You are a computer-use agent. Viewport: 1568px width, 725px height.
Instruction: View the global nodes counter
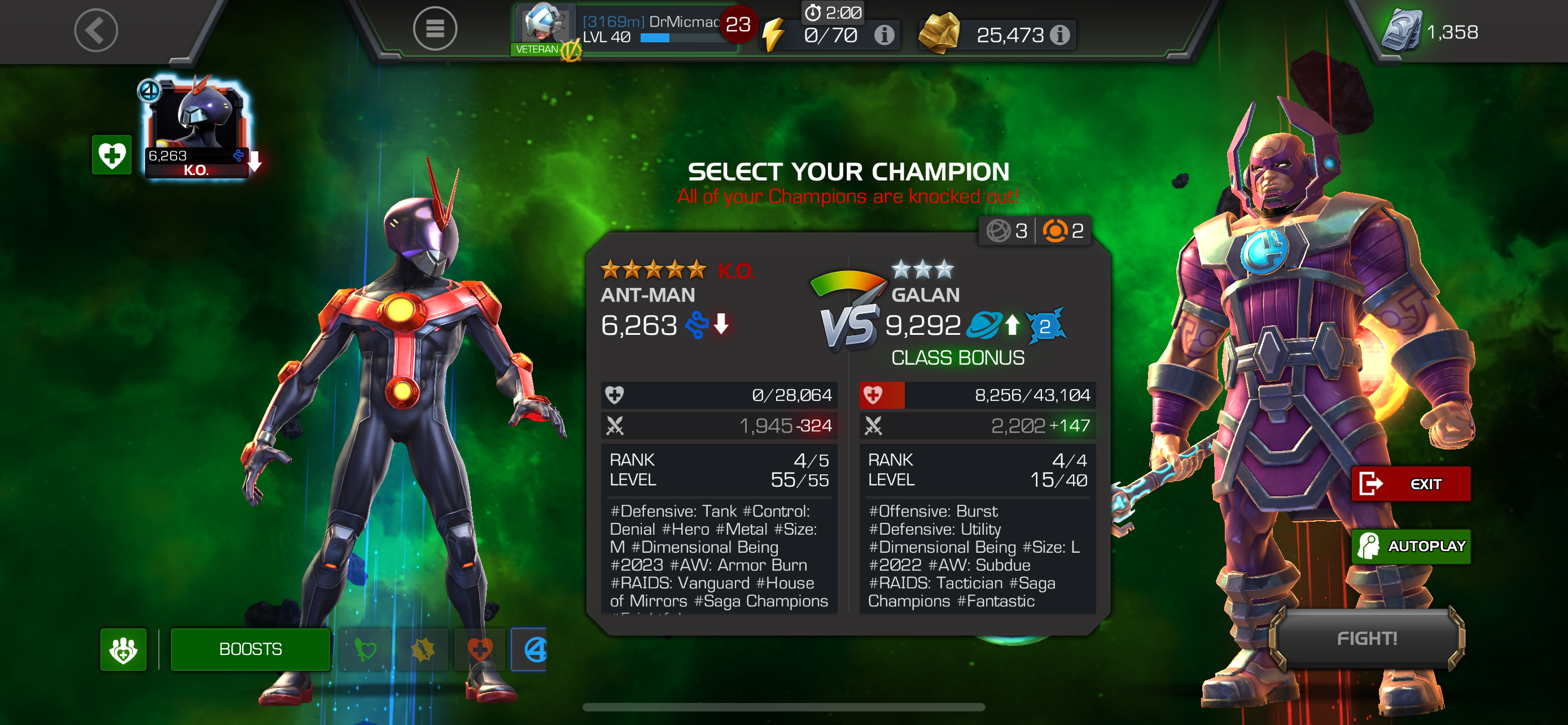click(x=1007, y=231)
